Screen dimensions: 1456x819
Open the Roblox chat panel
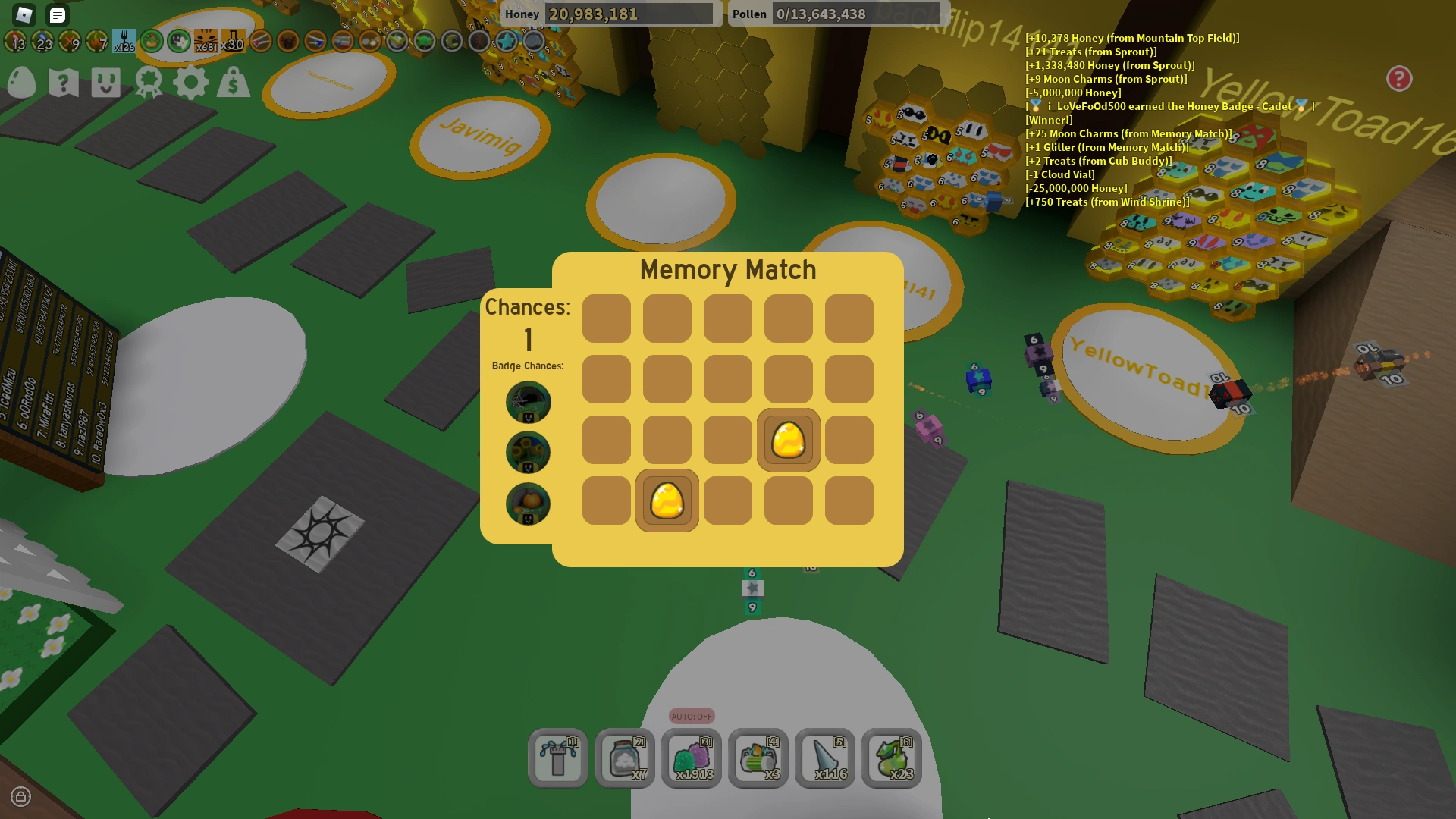point(57,15)
